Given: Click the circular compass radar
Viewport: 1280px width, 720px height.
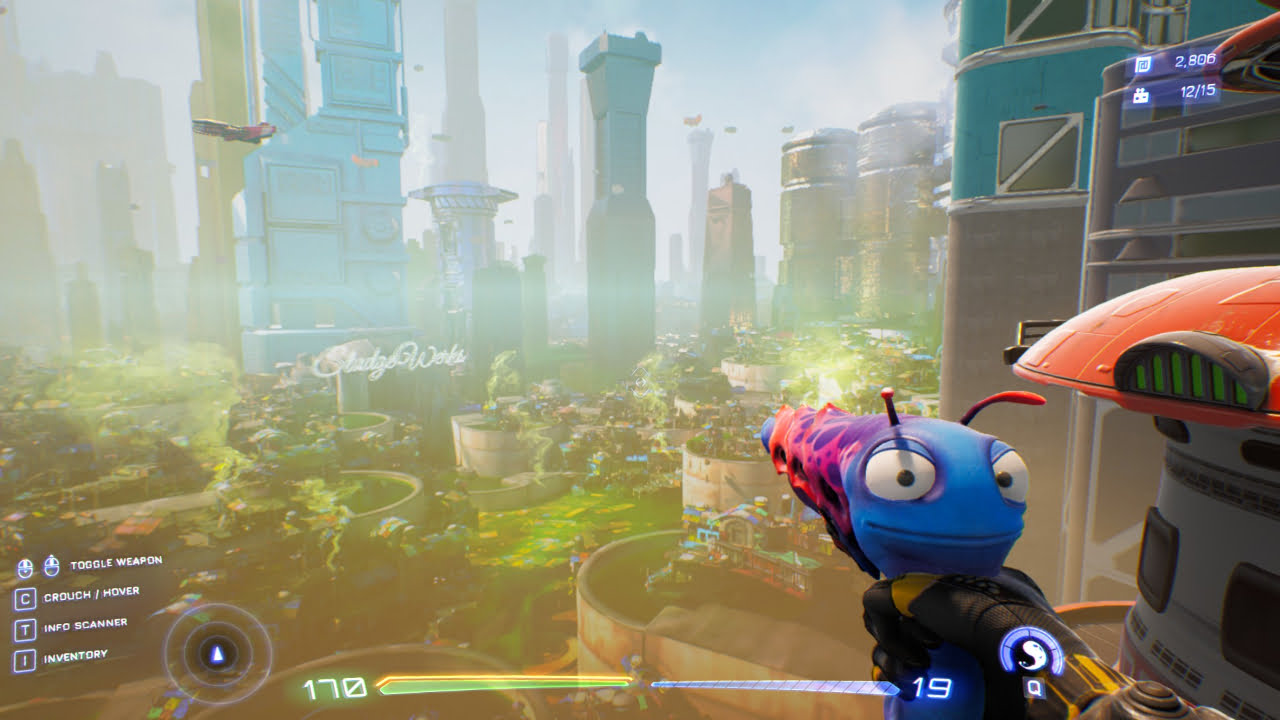Looking at the screenshot, I should (x=217, y=655).
